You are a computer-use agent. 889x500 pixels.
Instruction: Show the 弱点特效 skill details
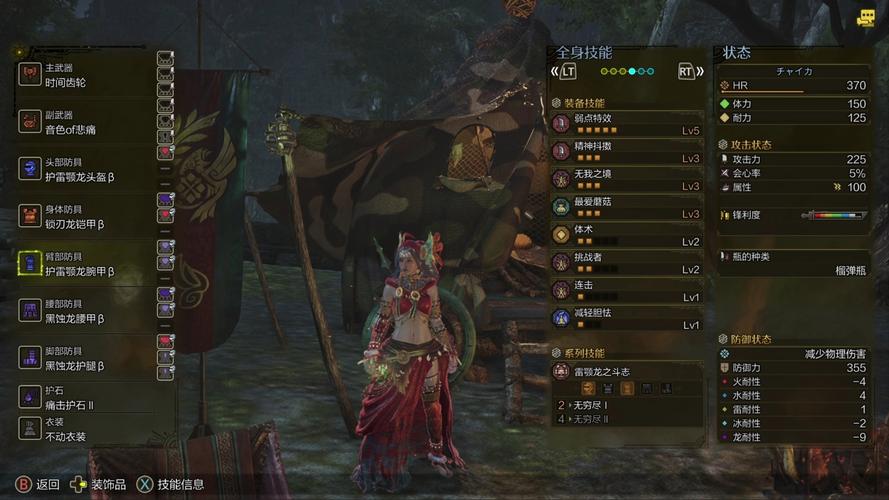[627, 124]
